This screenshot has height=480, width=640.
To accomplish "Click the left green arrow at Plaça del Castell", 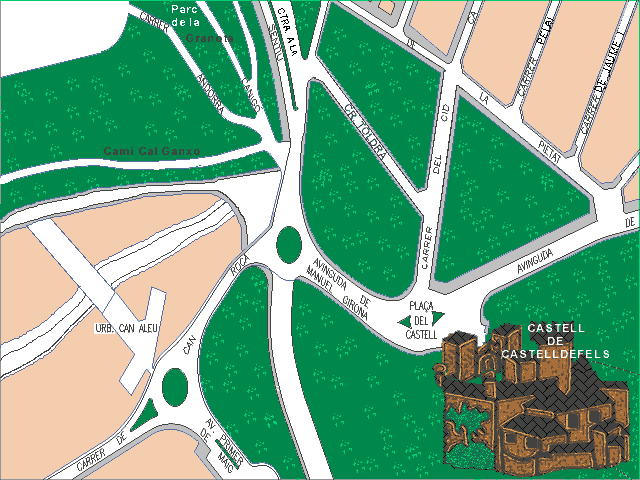I will (403, 320).
